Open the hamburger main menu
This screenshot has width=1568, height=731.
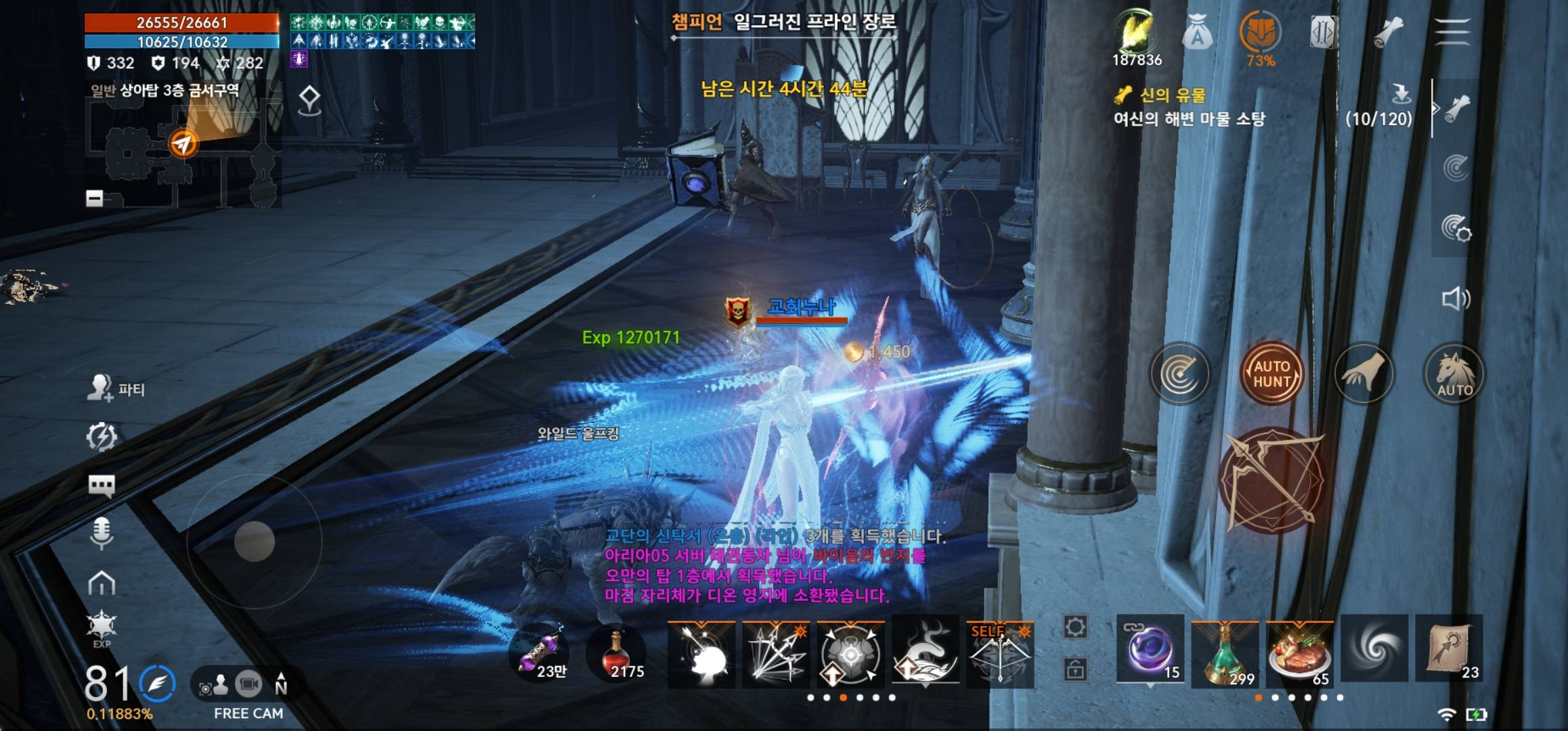click(1452, 32)
